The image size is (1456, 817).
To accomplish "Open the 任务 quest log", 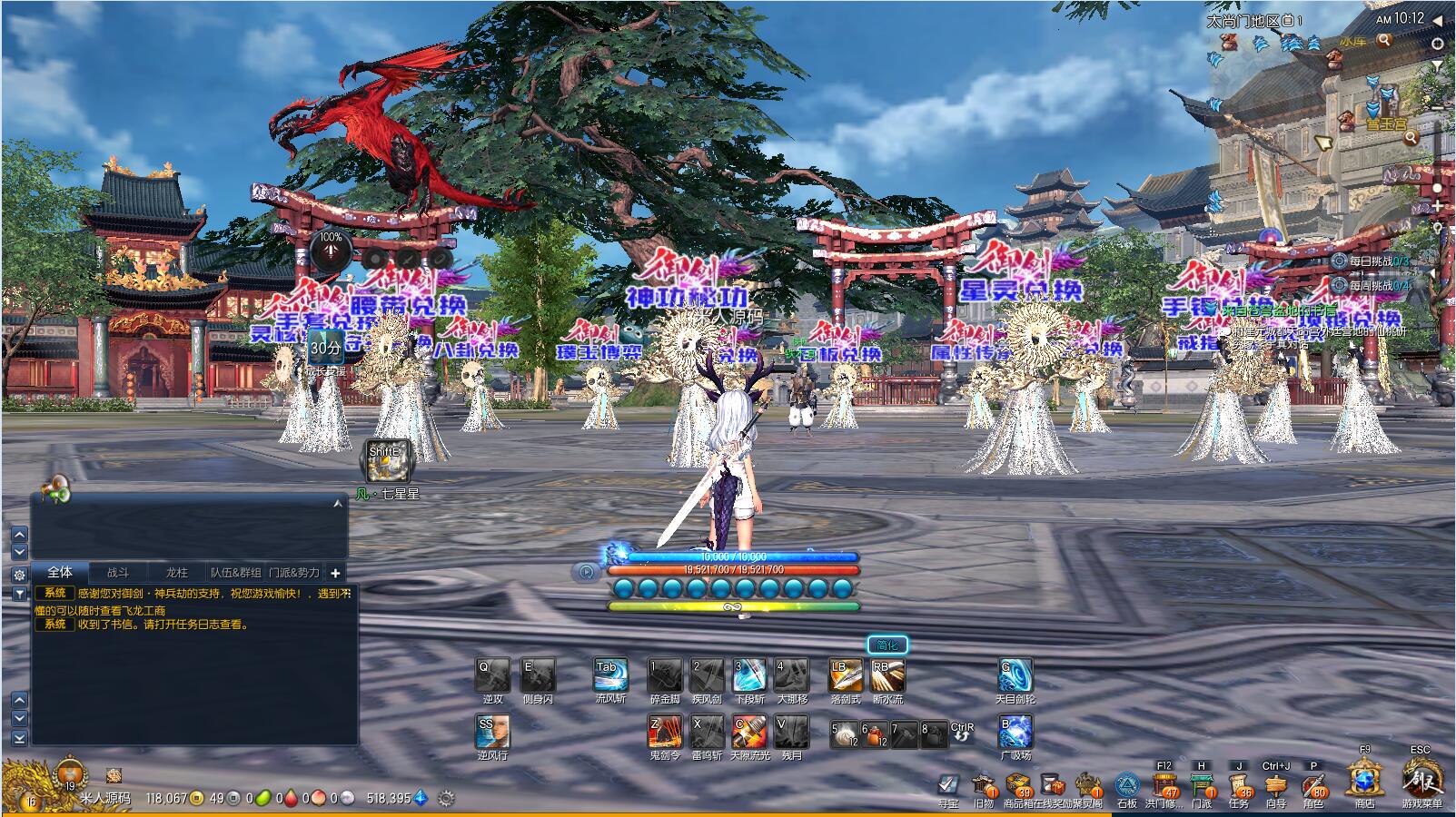I will (1238, 784).
